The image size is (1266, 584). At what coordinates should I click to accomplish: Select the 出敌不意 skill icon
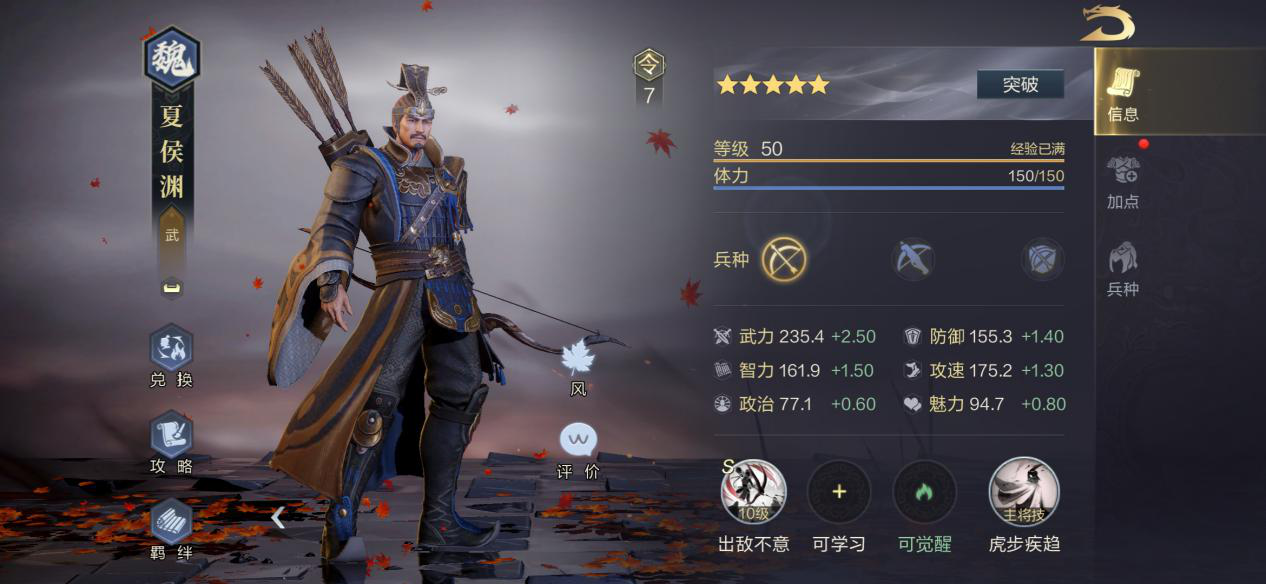coord(754,492)
